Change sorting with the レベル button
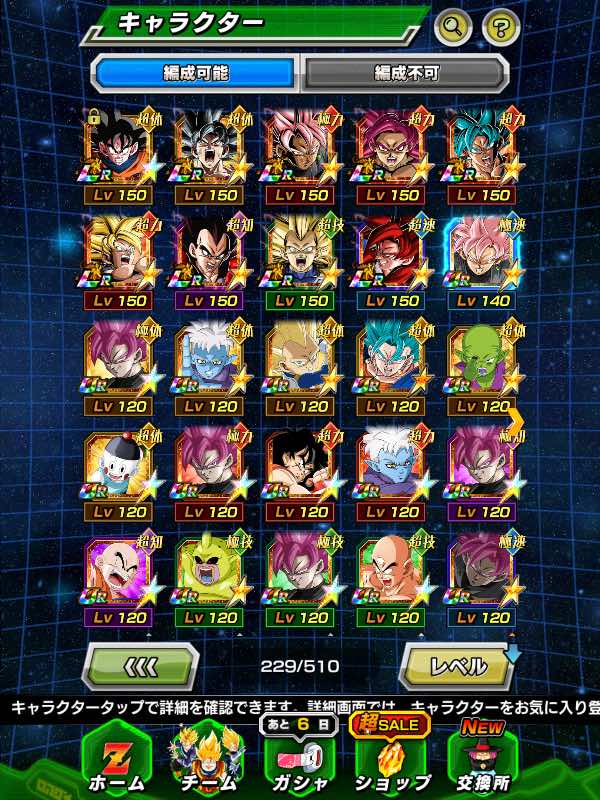Screen dimensions: 600x800 [457, 665]
